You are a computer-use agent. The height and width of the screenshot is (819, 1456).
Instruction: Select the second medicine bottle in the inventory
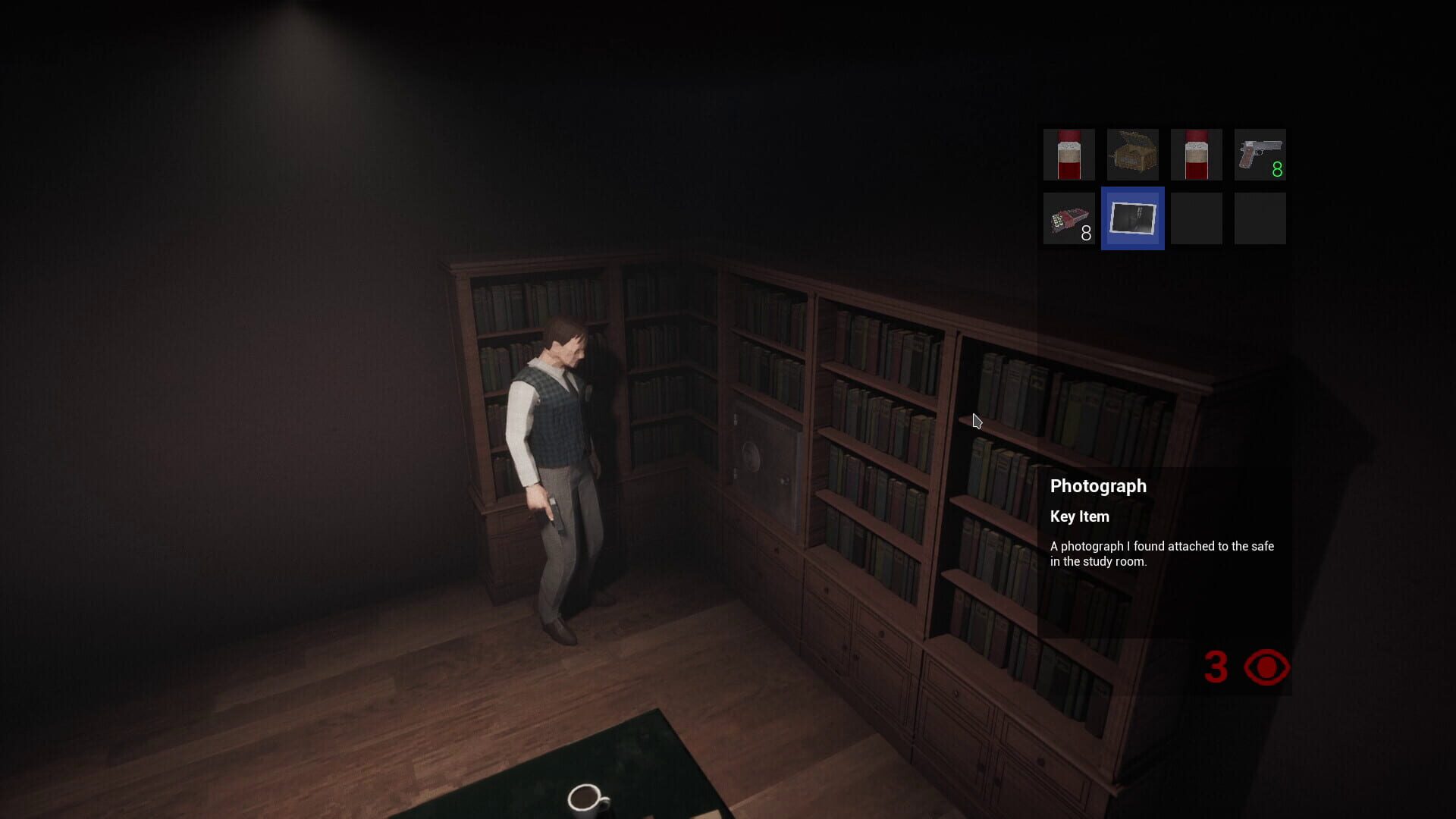tap(1196, 155)
